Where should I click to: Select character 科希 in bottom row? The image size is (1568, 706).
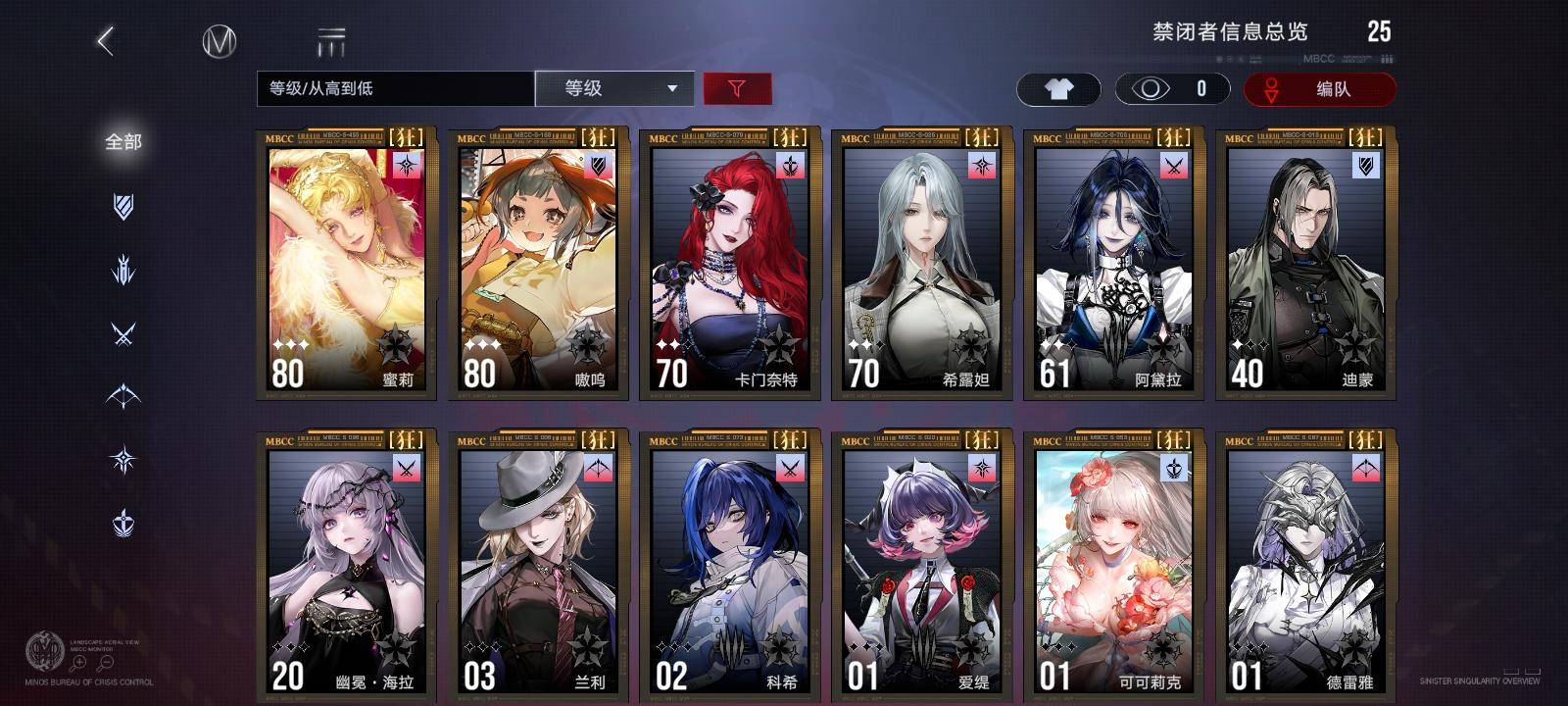(725, 559)
